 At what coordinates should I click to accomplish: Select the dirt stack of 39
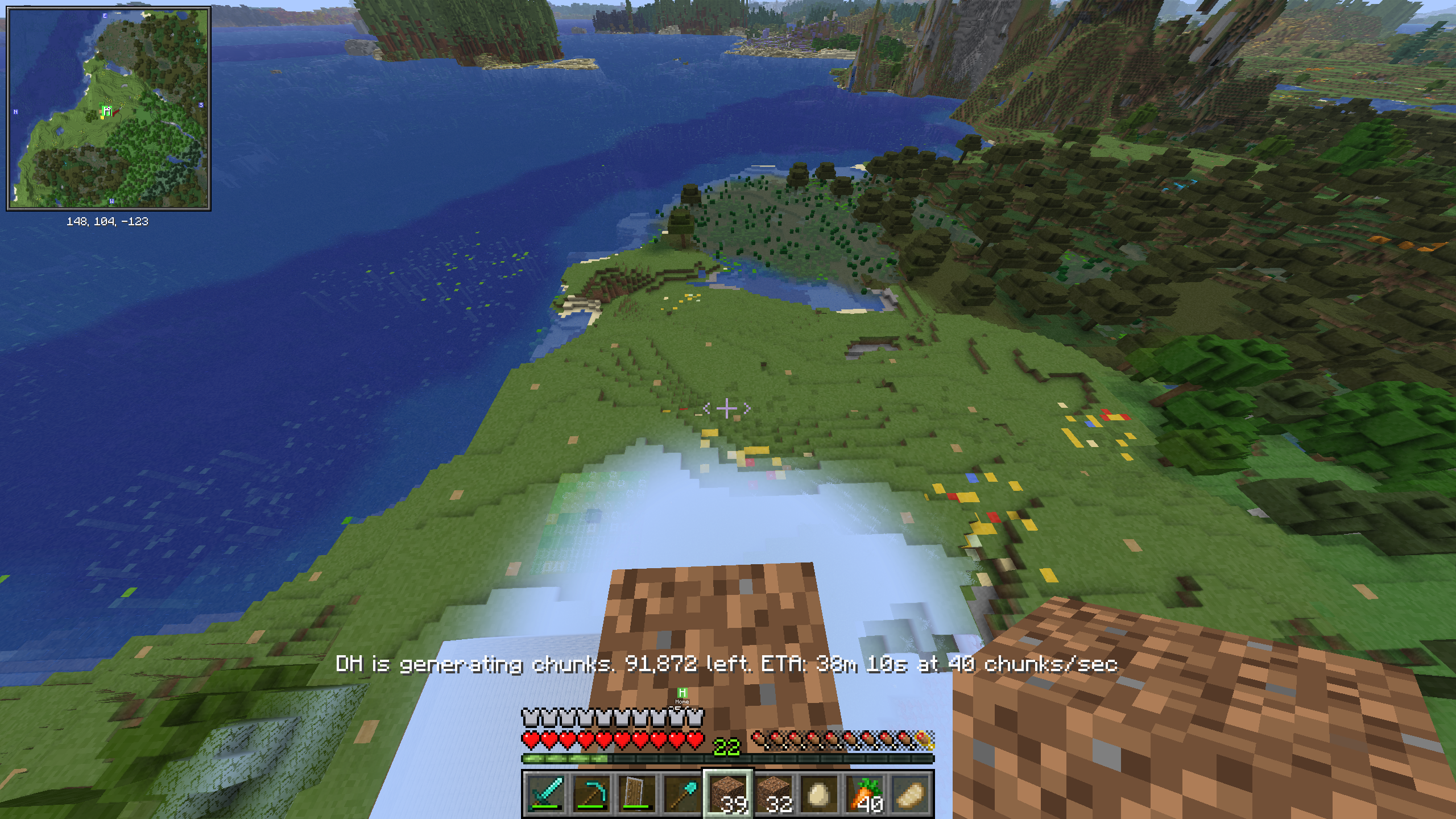click(729, 793)
